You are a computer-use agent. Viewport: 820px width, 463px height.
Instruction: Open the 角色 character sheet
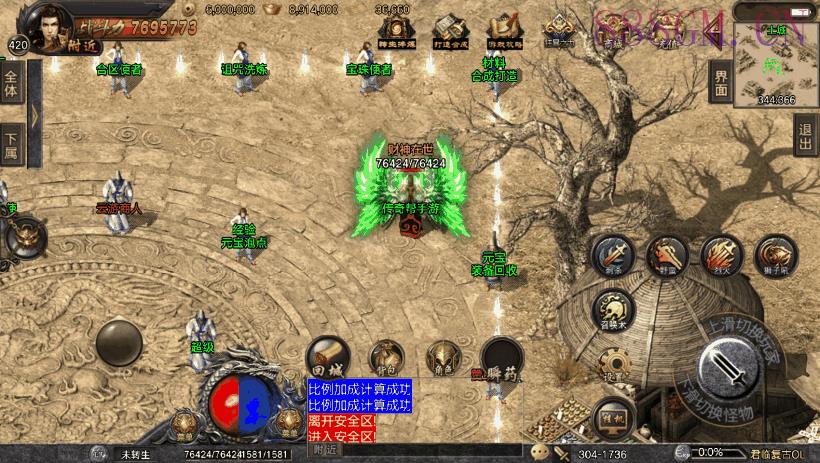443,357
